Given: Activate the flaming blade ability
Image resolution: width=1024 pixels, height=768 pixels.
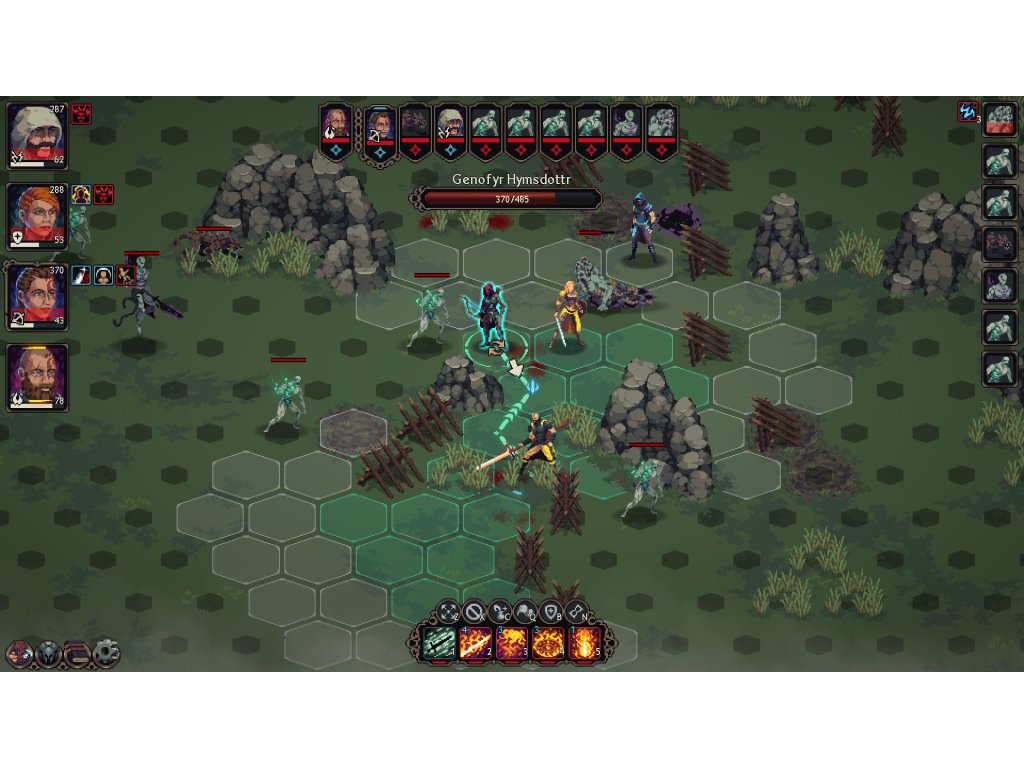Looking at the screenshot, I should coord(474,642).
